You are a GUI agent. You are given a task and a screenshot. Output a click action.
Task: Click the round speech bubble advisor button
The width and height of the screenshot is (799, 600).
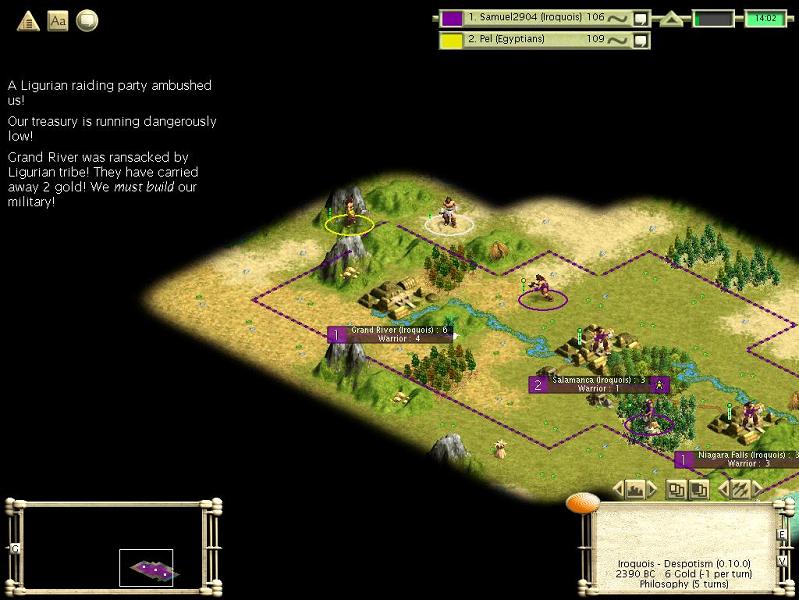point(87,20)
